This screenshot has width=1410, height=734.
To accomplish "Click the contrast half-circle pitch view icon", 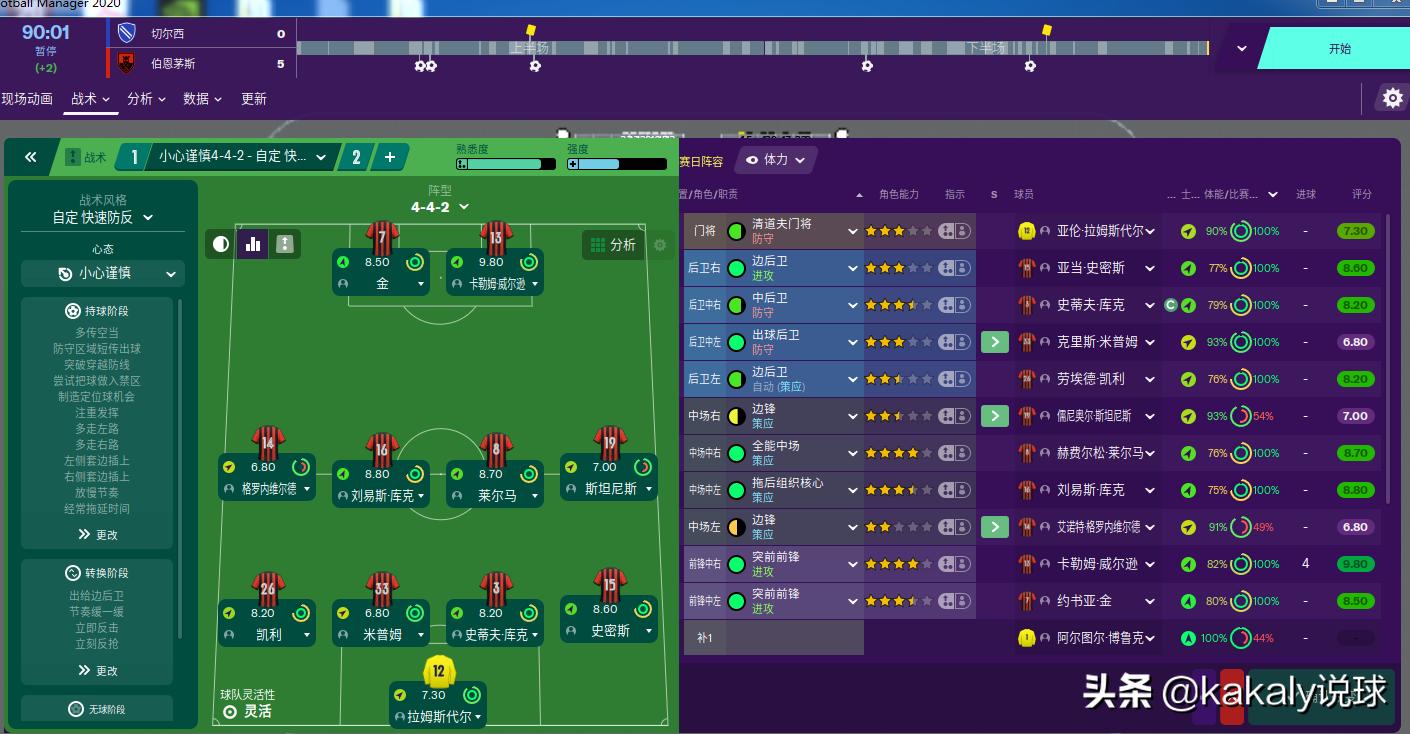I will 220,243.
